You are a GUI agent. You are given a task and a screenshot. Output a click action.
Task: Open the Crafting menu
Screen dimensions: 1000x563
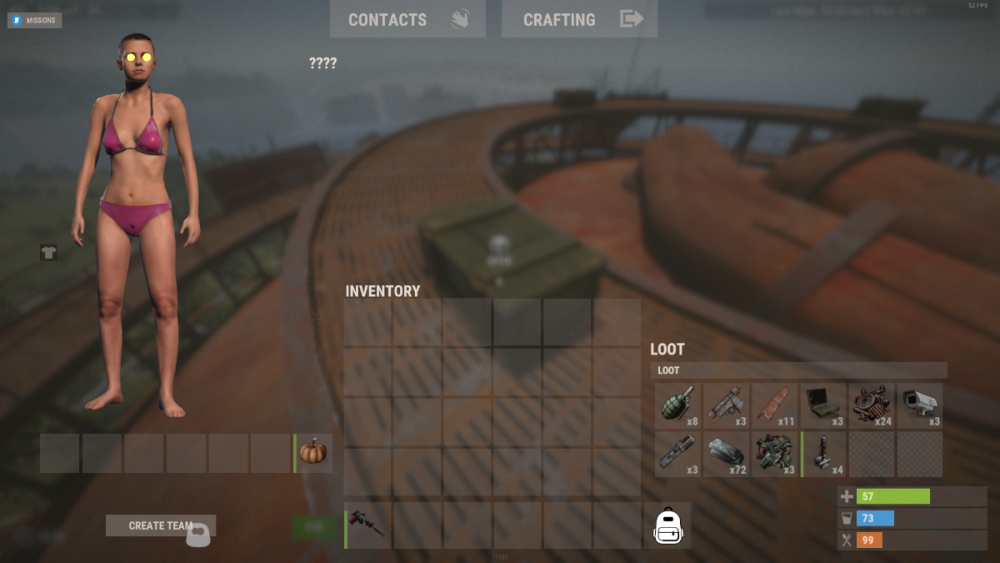tap(579, 19)
